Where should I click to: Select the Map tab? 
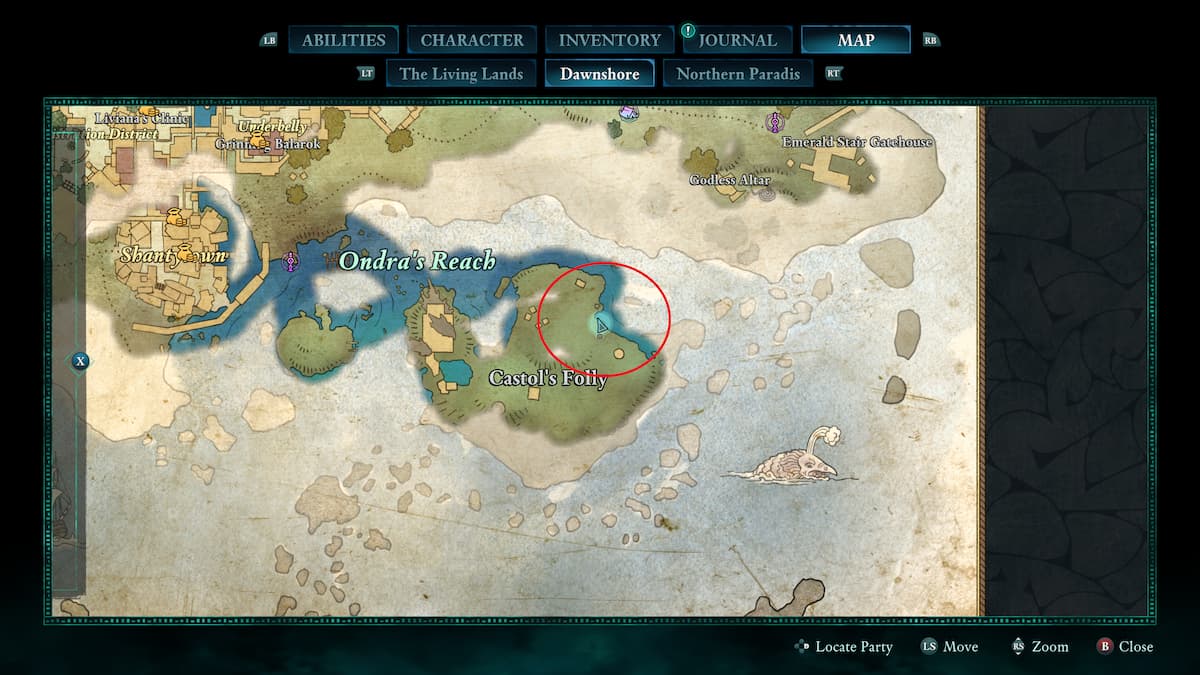pos(855,40)
